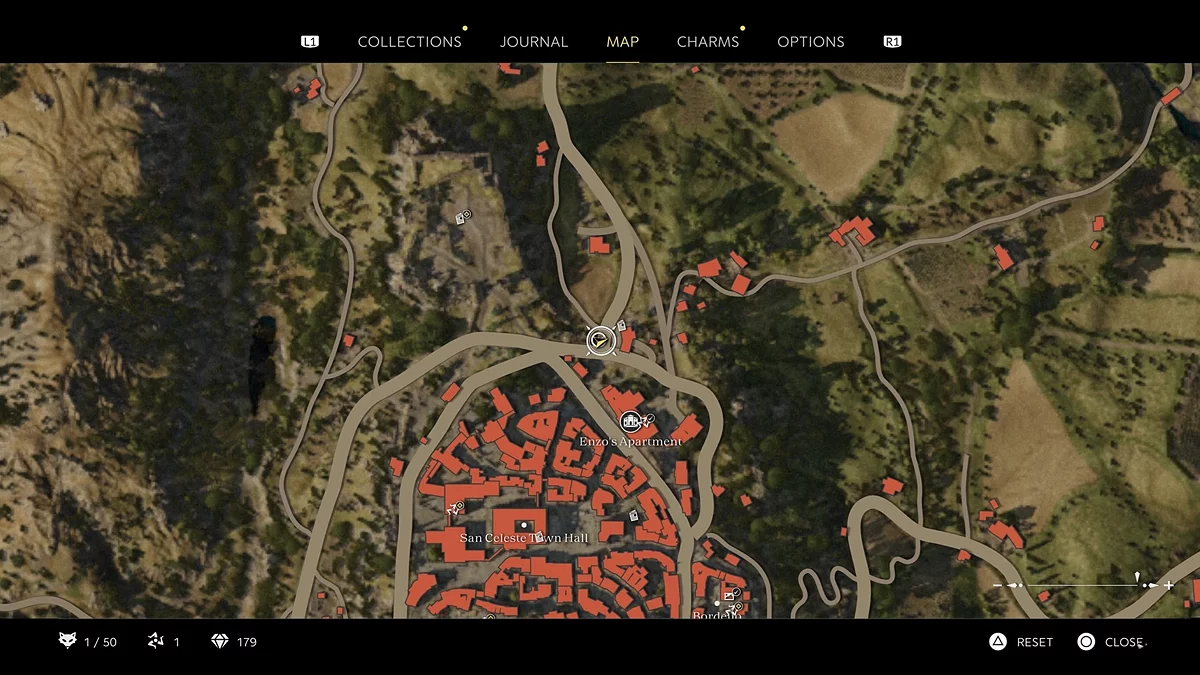Click the map zoom slider track
This screenshot has height=675, width=1200.
(1080, 585)
